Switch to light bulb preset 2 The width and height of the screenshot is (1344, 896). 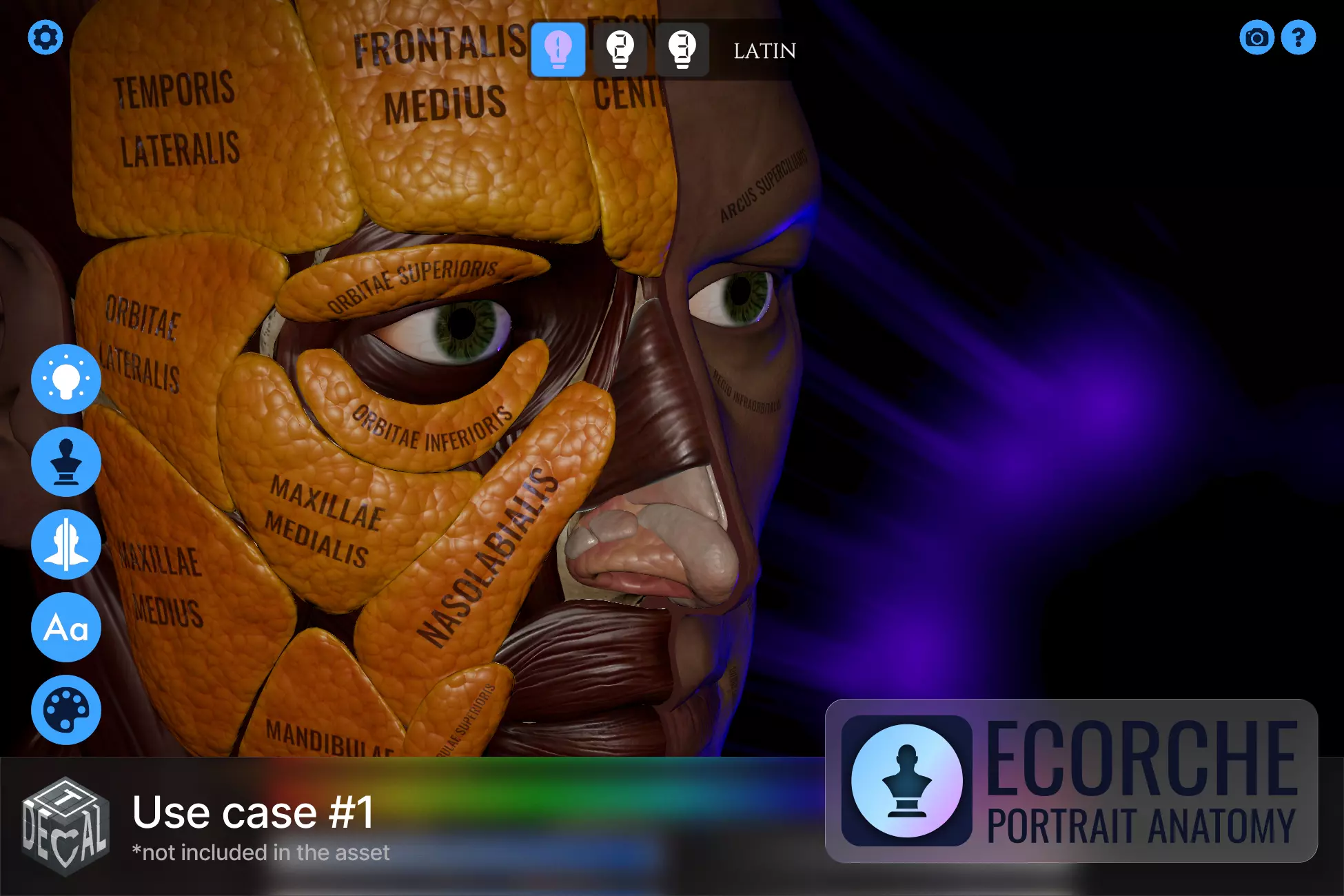click(x=620, y=50)
